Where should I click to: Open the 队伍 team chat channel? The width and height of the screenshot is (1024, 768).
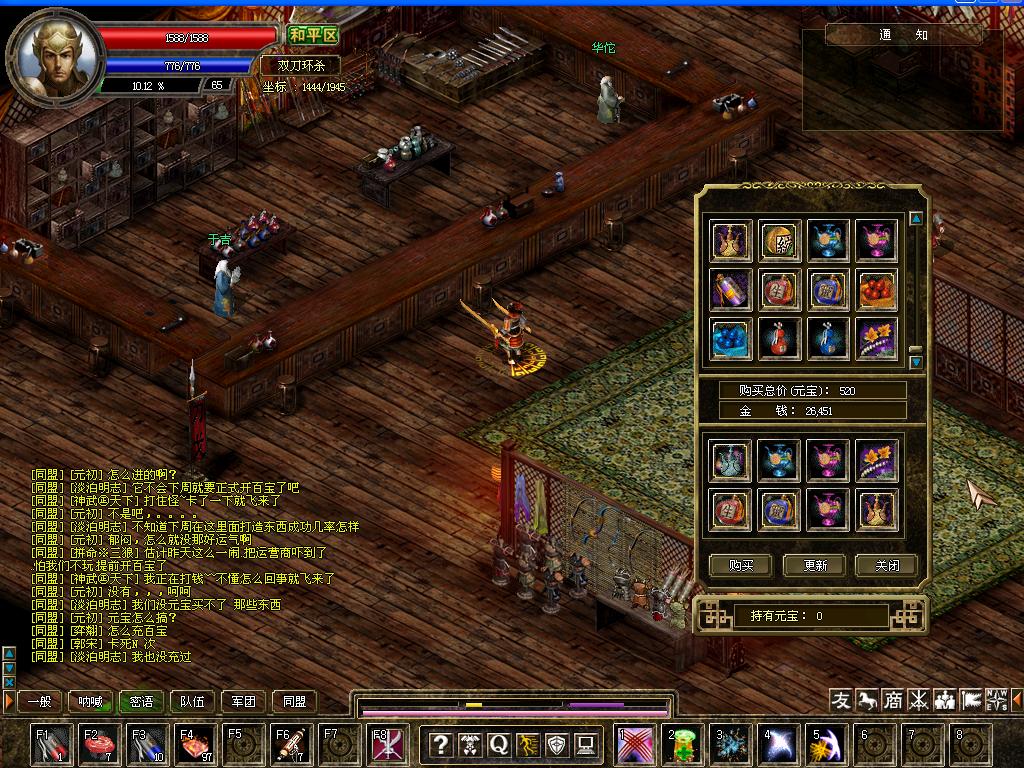pyautogui.click(x=193, y=702)
